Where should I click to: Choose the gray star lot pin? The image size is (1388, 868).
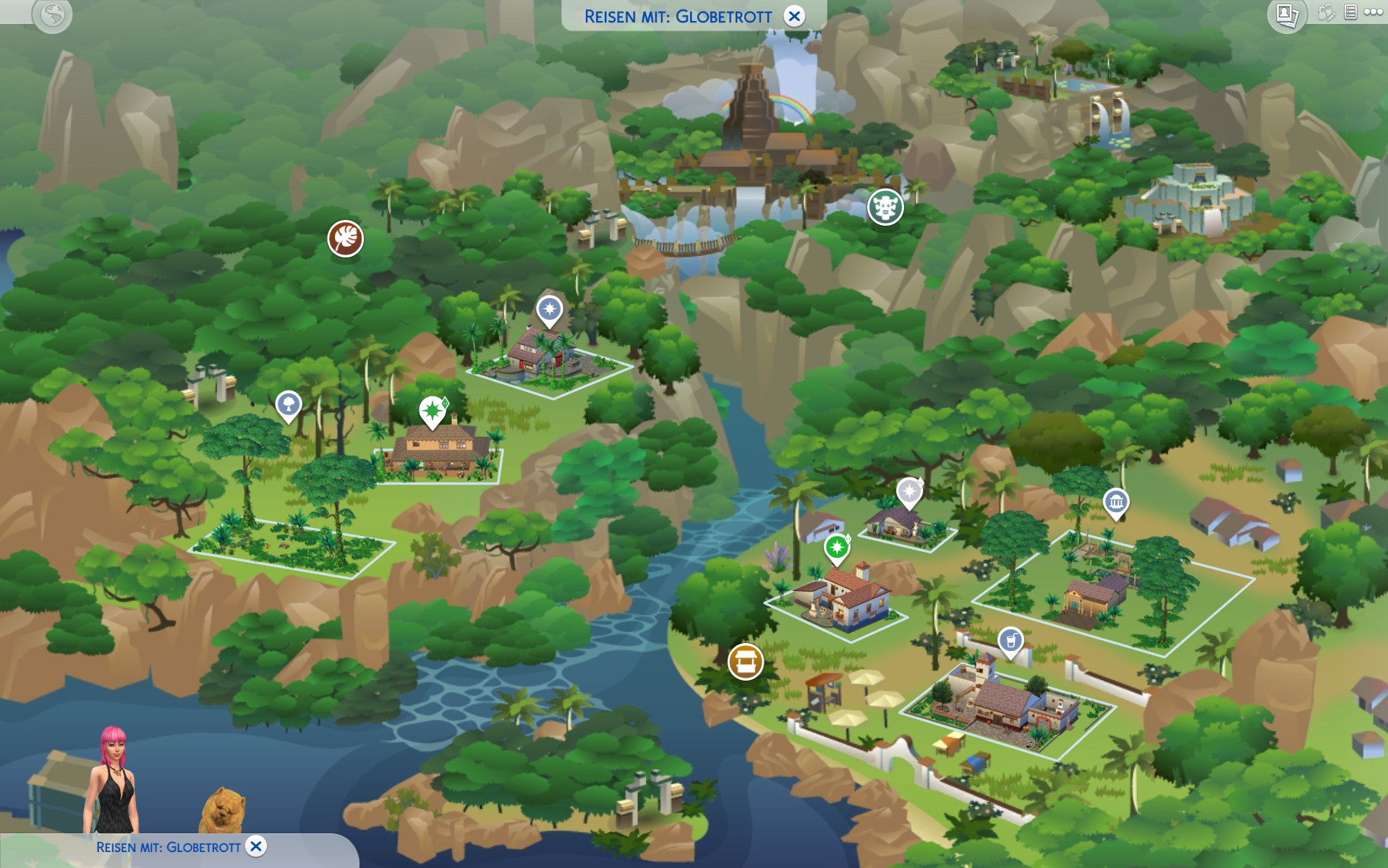909,492
